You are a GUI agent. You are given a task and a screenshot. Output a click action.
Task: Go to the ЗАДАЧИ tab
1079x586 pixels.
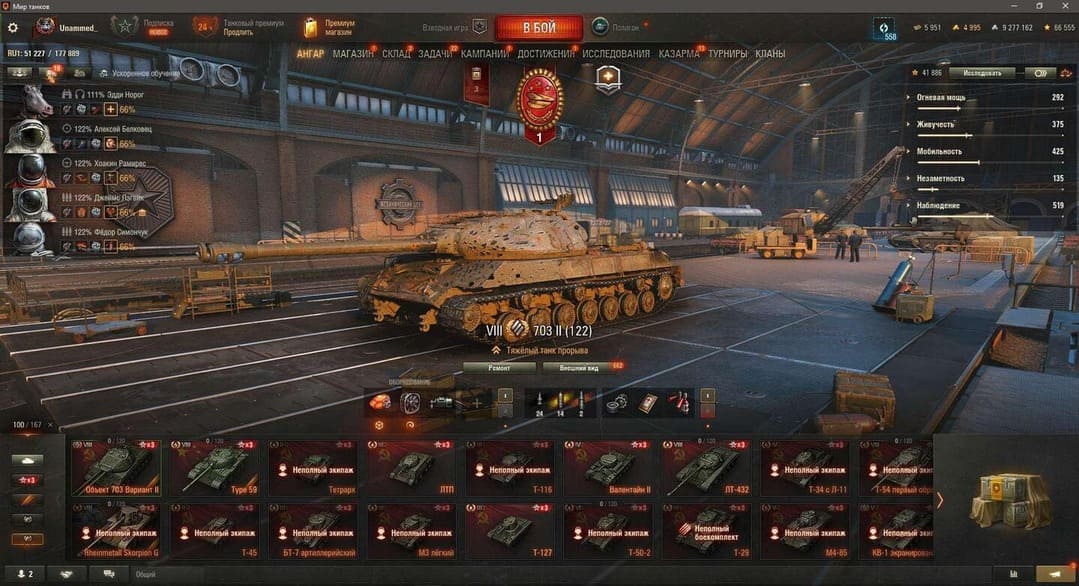click(x=435, y=54)
